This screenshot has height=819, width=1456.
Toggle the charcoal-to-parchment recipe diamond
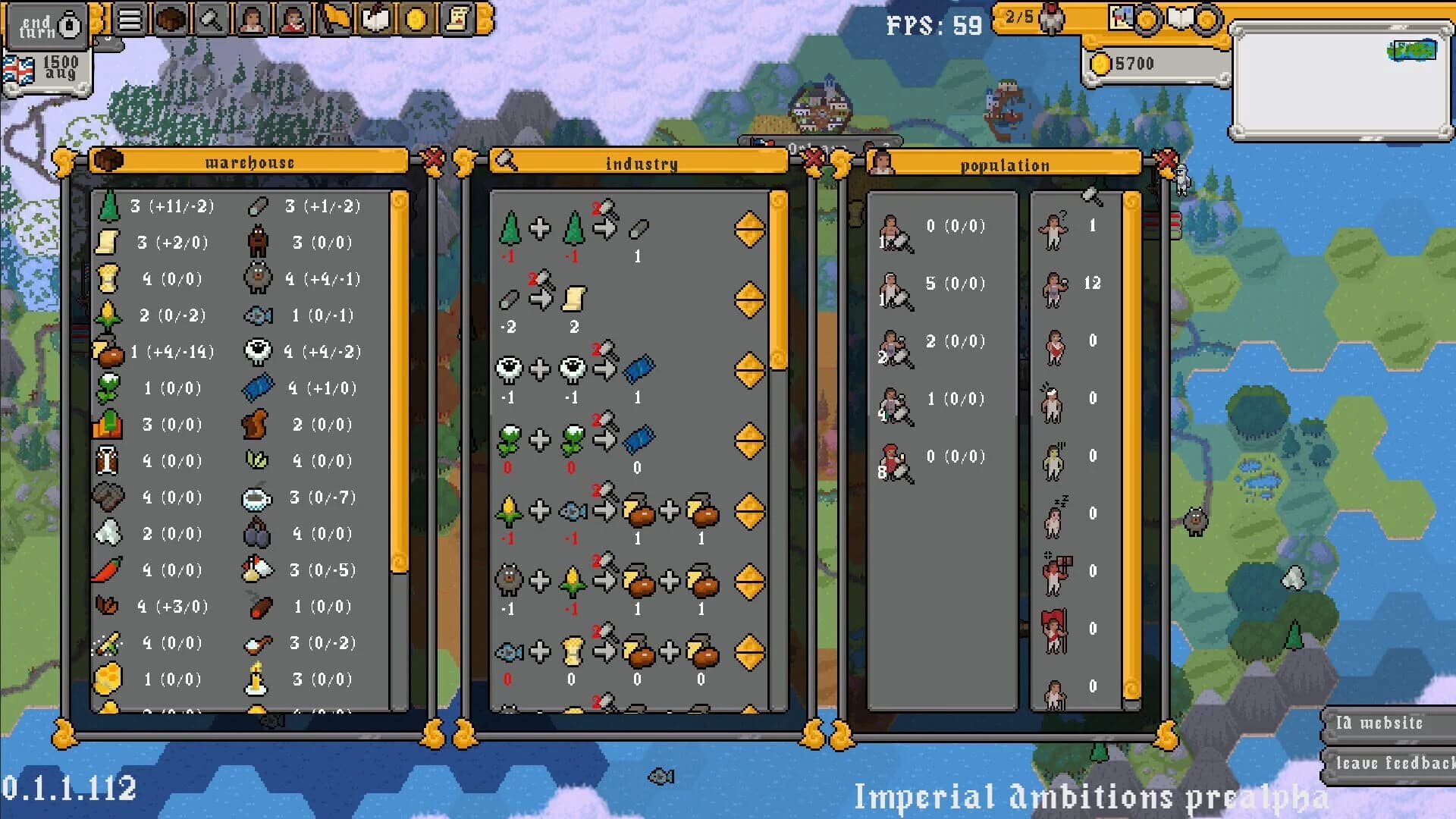coord(749,300)
